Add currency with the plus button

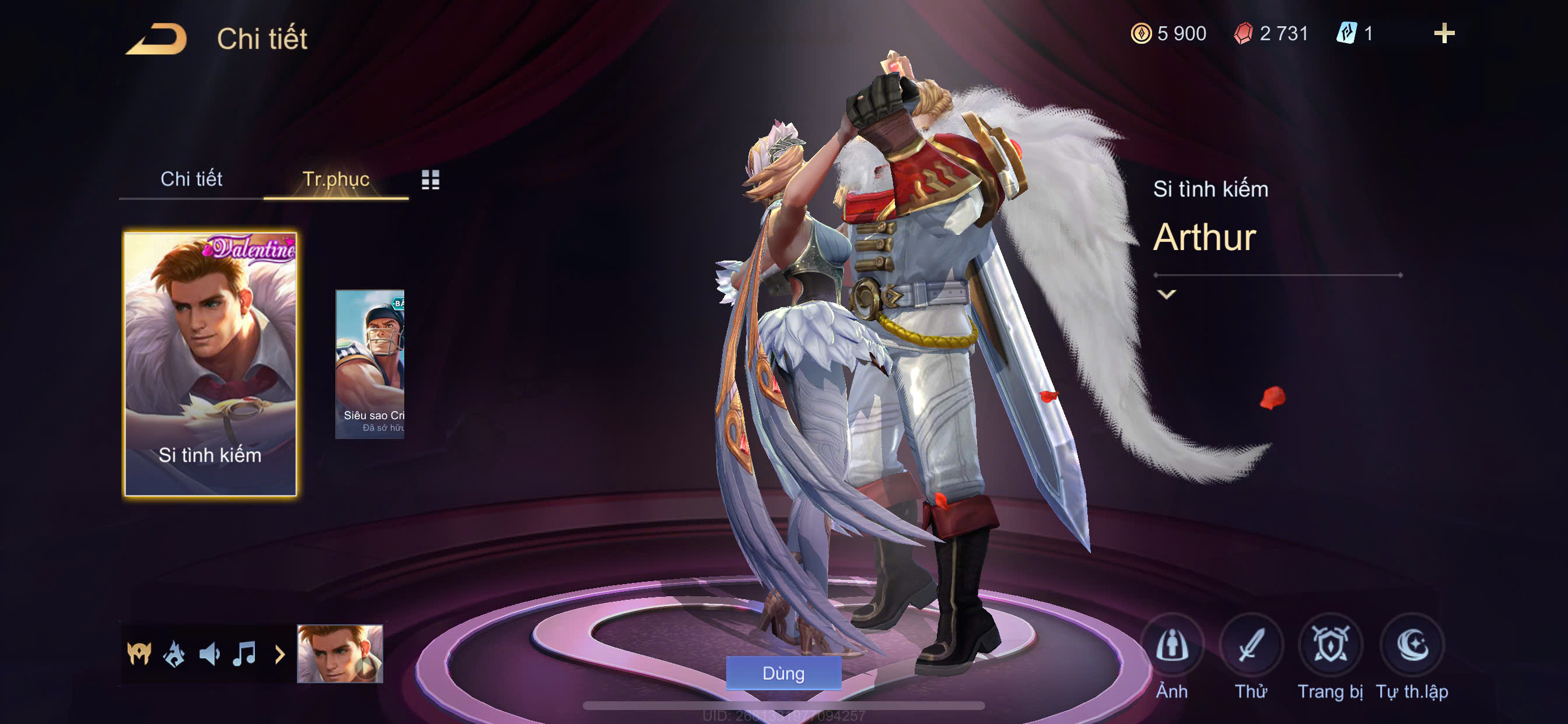(x=1444, y=33)
